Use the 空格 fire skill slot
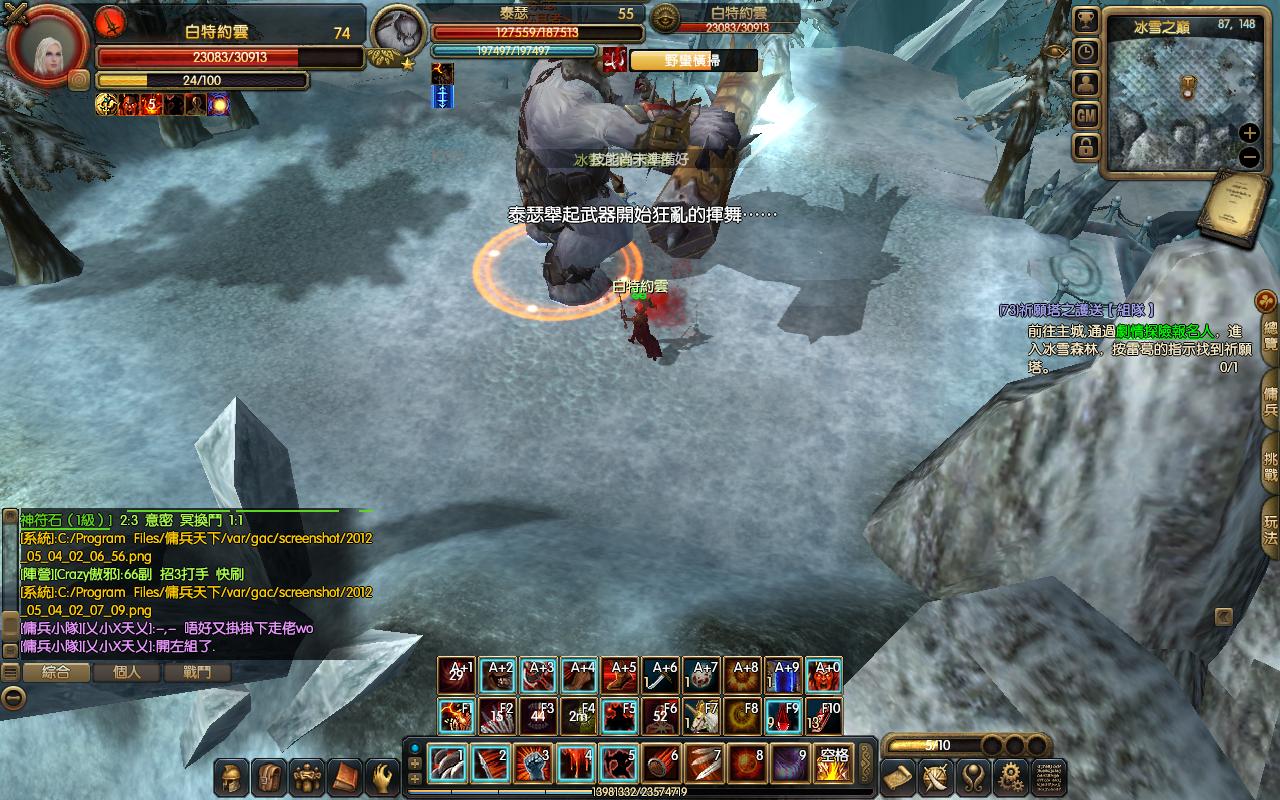The height and width of the screenshot is (800, 1280). [832, 764]
